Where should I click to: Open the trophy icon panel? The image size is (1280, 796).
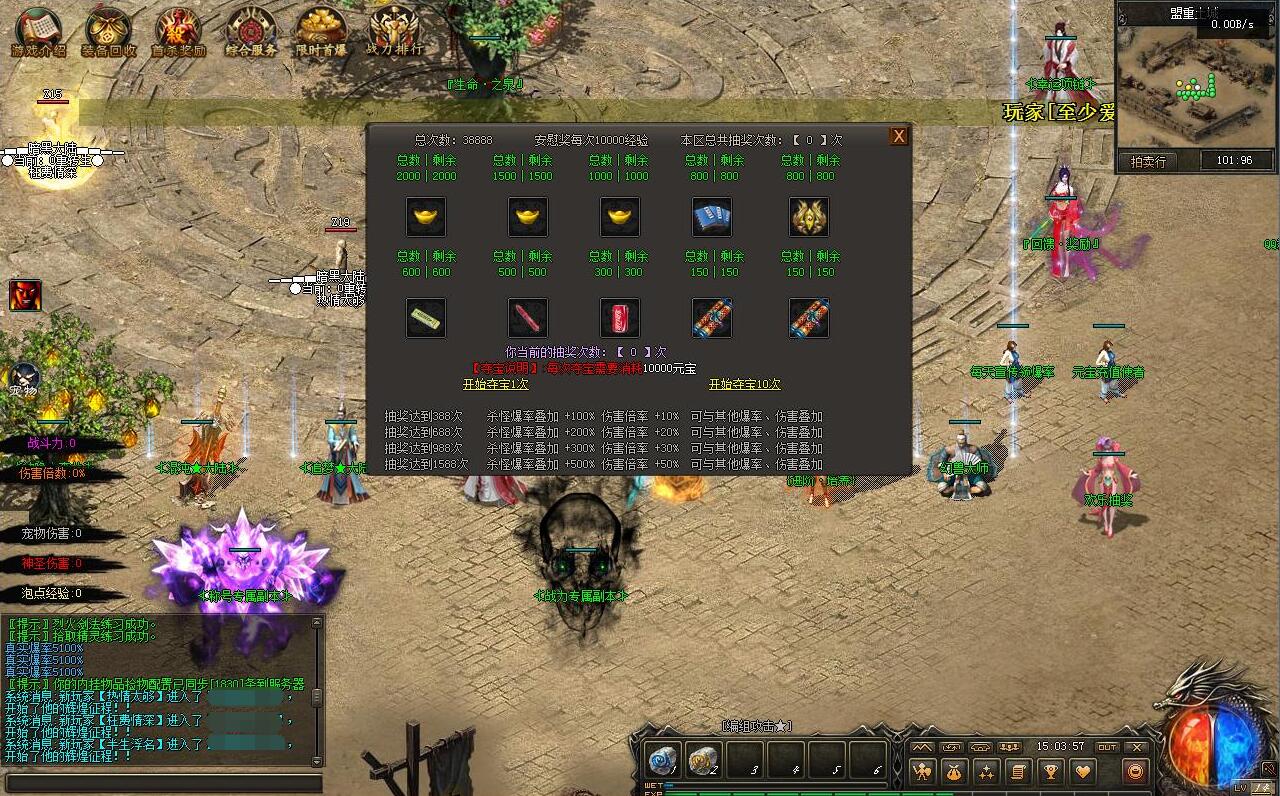1050,771
